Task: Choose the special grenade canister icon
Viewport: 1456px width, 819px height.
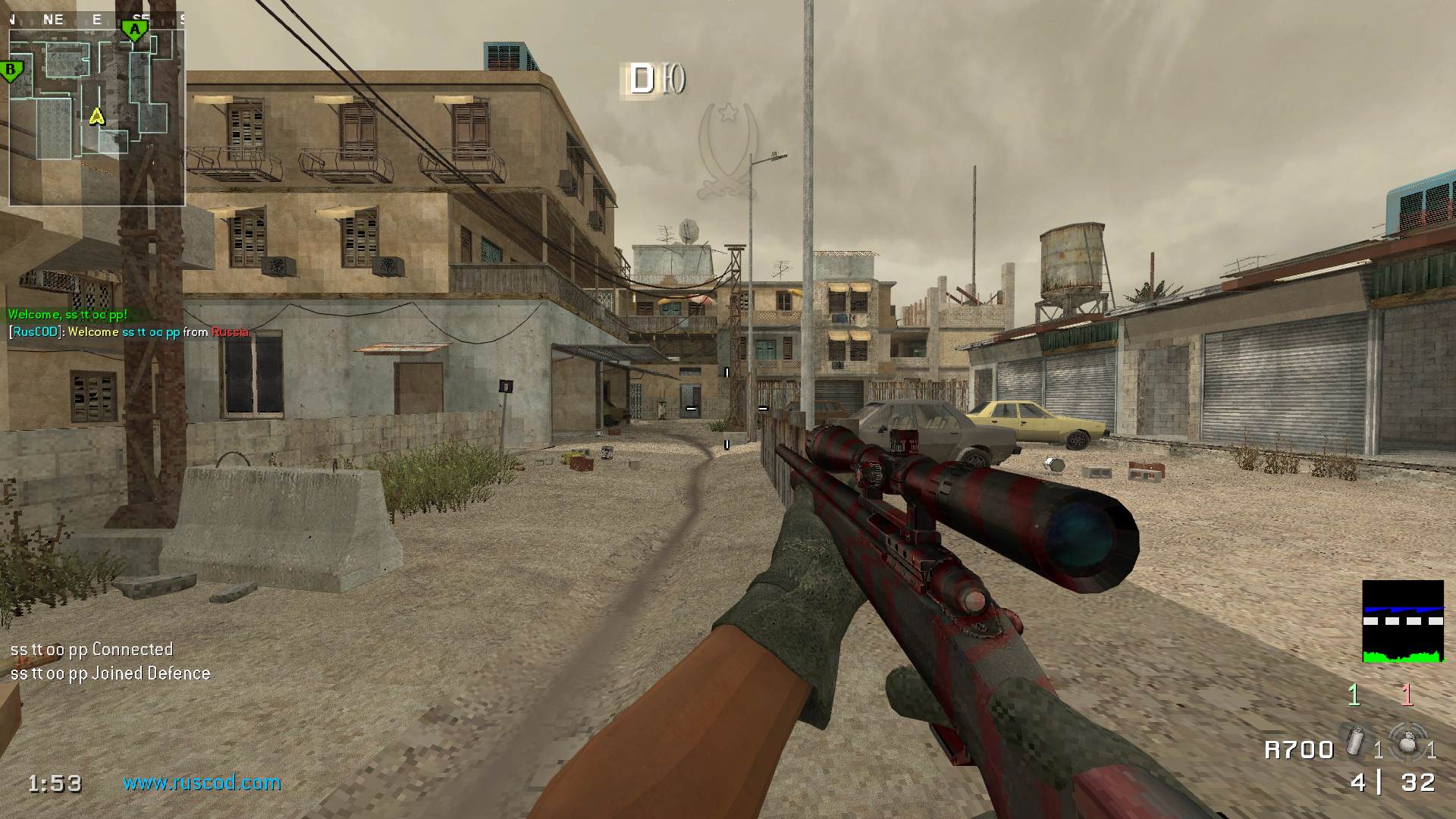Action: pos(1356,740)
